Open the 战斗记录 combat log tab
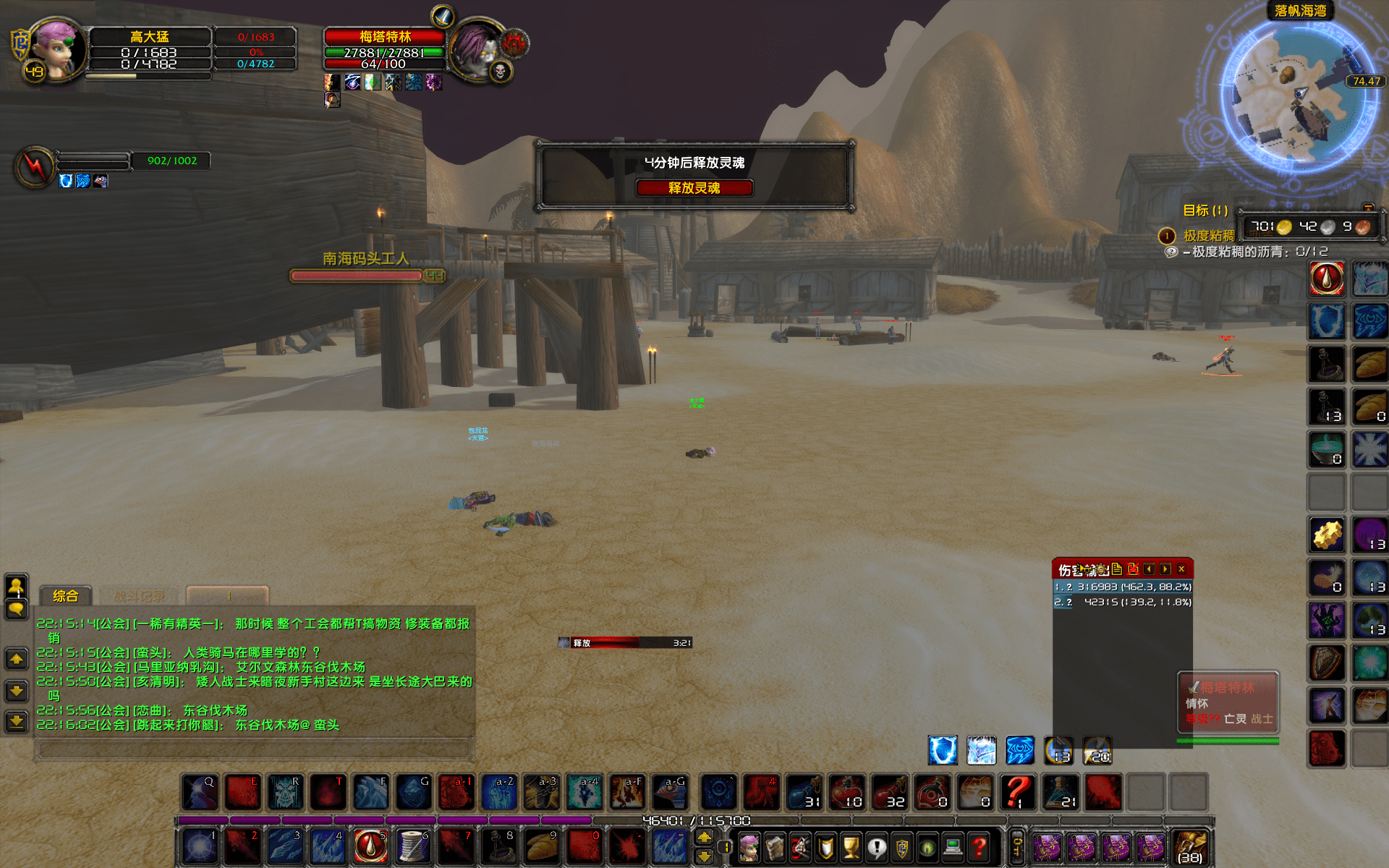Image resolution: width=1389 pixels, height=868 pixels. tap(140, 596)
